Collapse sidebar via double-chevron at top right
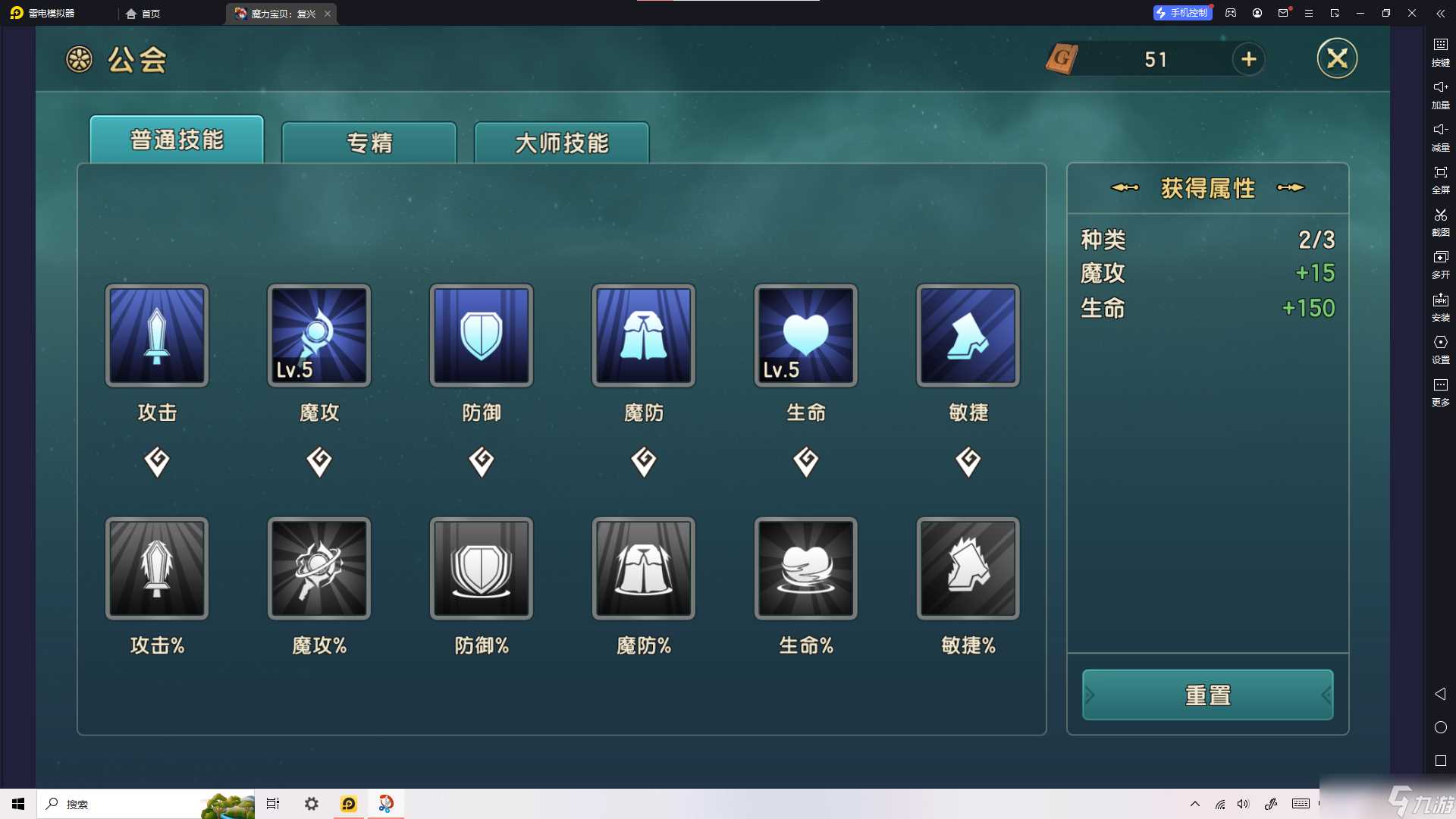Screen dimensions: 1456x819 tap(1440, 13)
